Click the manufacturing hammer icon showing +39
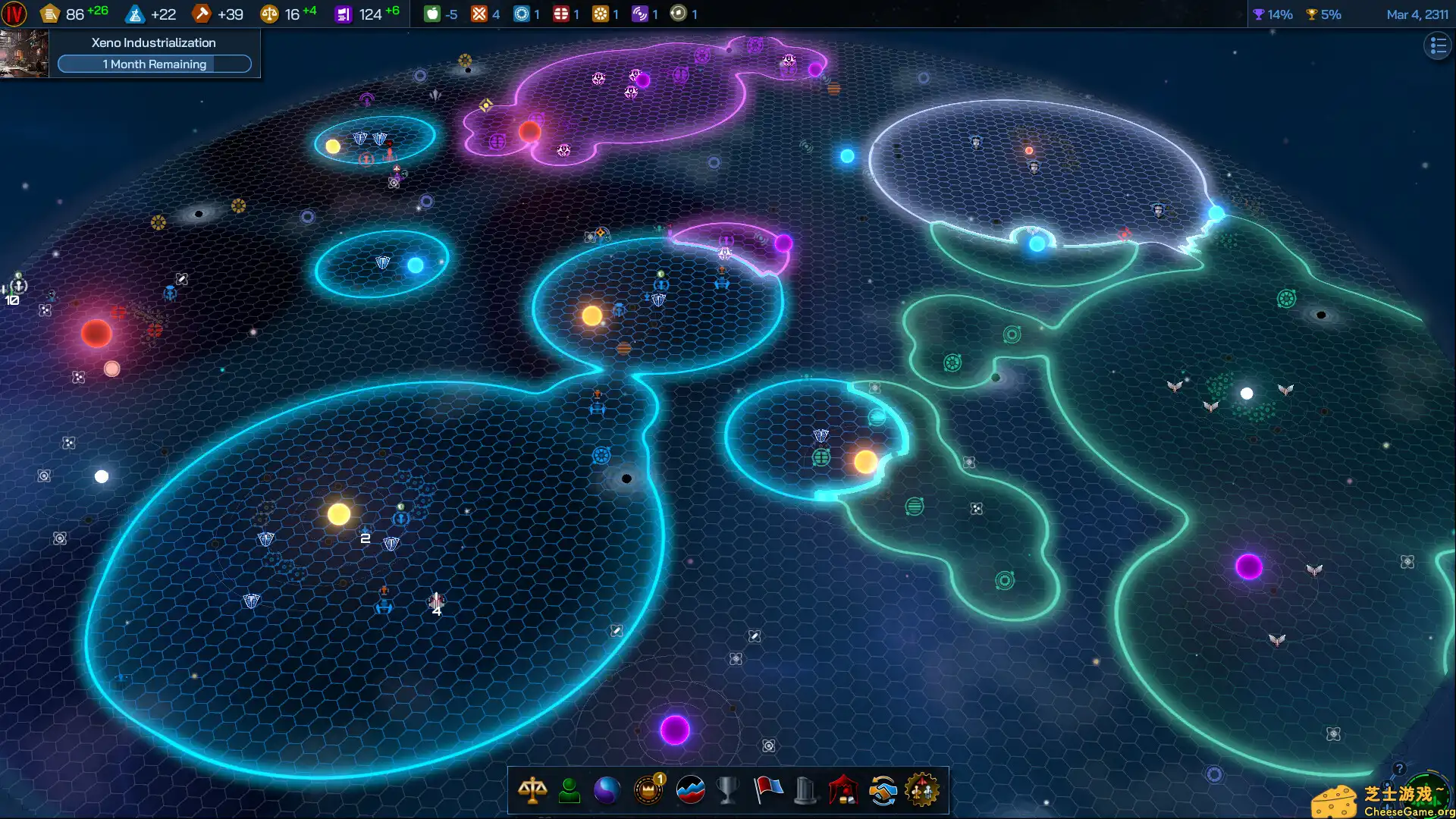 coord(202,13)
